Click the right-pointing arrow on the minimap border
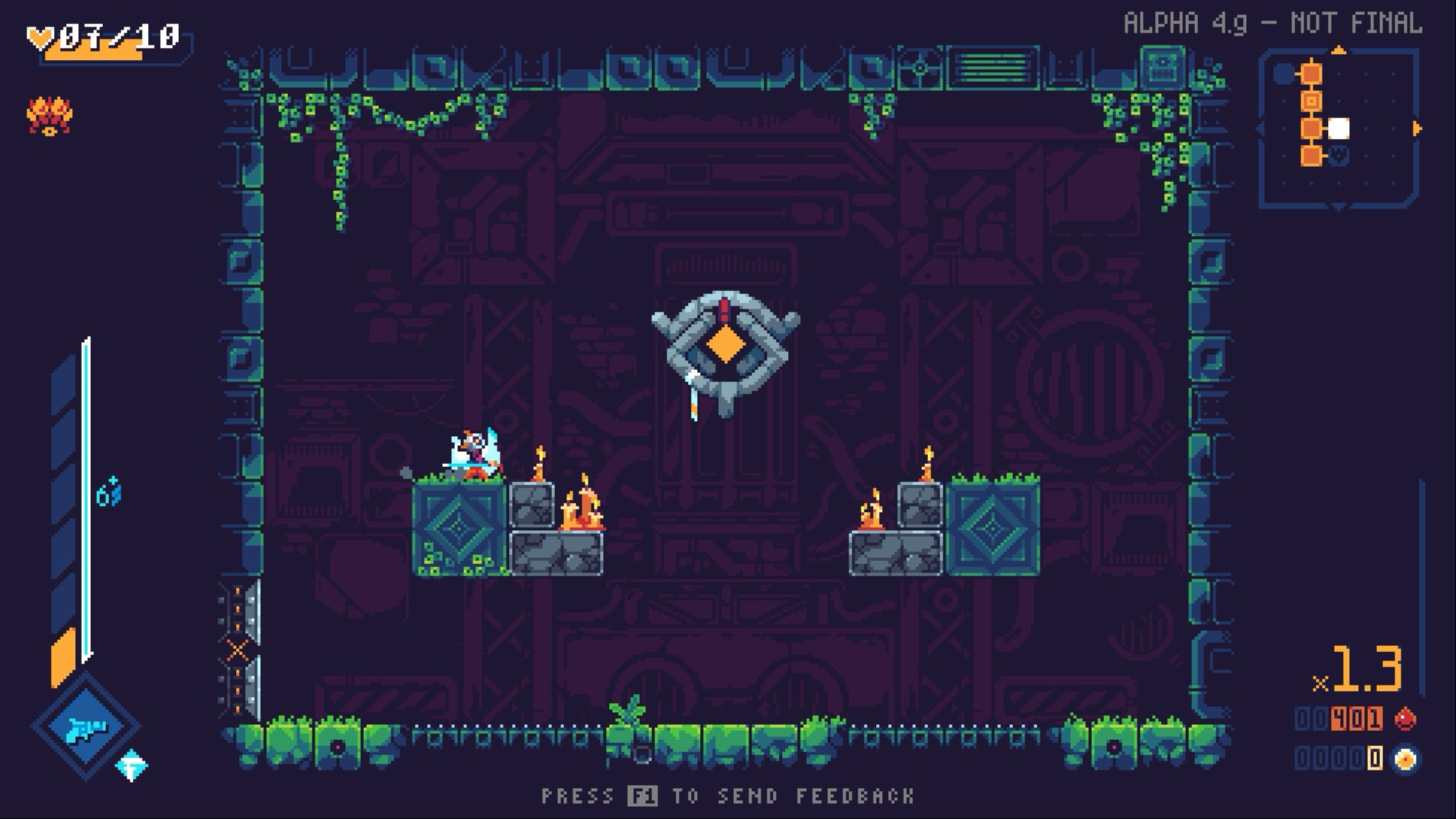This screenshot has height=819, width=1456. (1417, 127)
